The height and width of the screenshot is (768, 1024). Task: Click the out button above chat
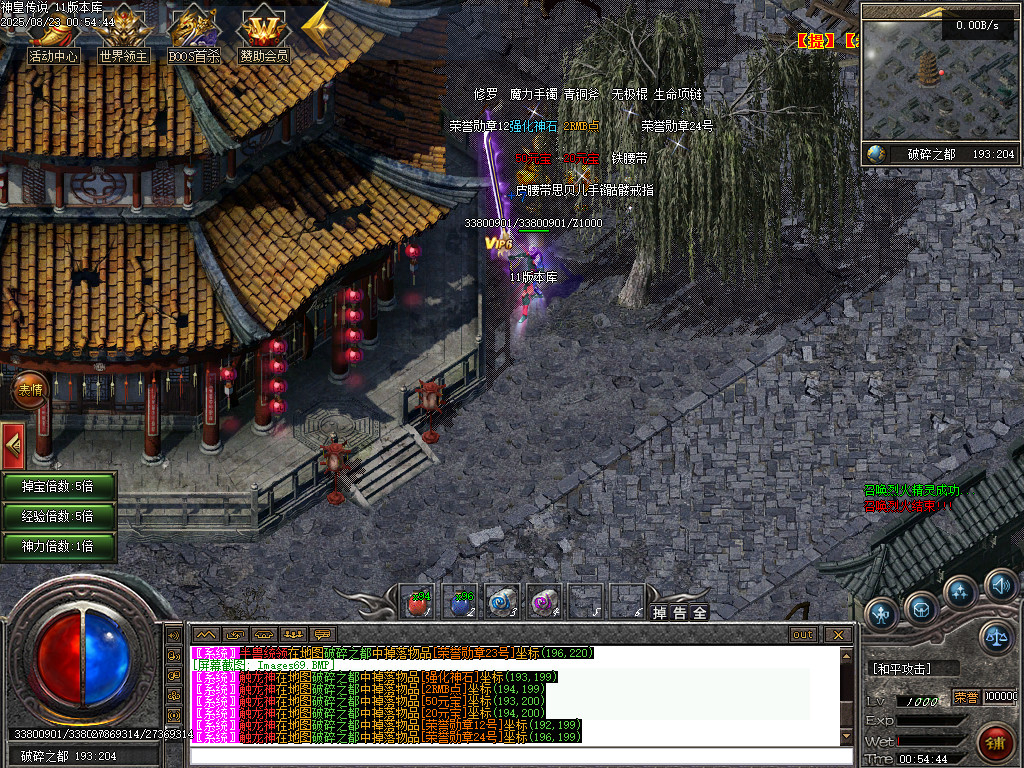click(x=803, y=634)
